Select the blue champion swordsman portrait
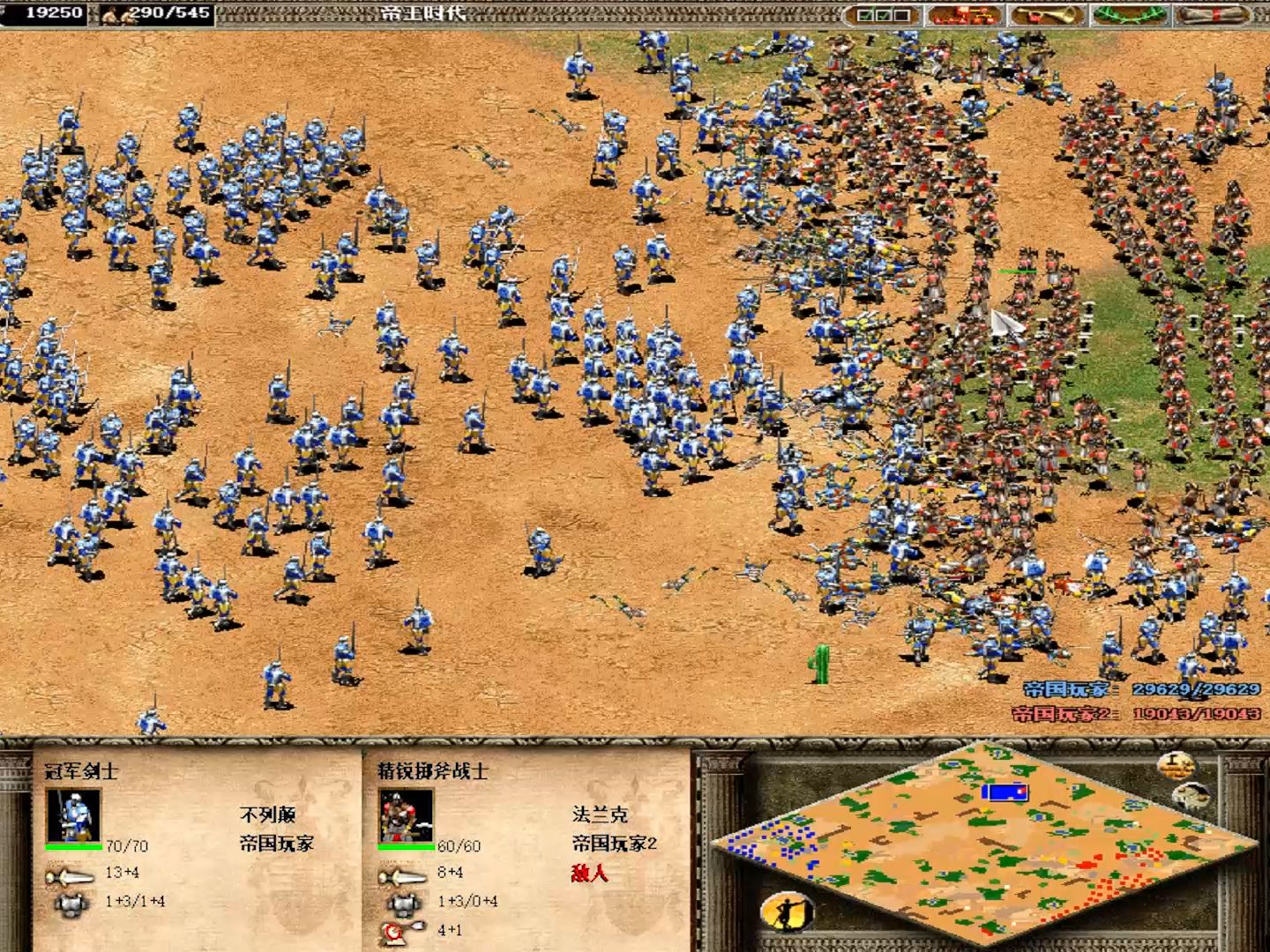Image resolution: width=1270 pixels, height=952 pixels. click(x=73, y=816)
